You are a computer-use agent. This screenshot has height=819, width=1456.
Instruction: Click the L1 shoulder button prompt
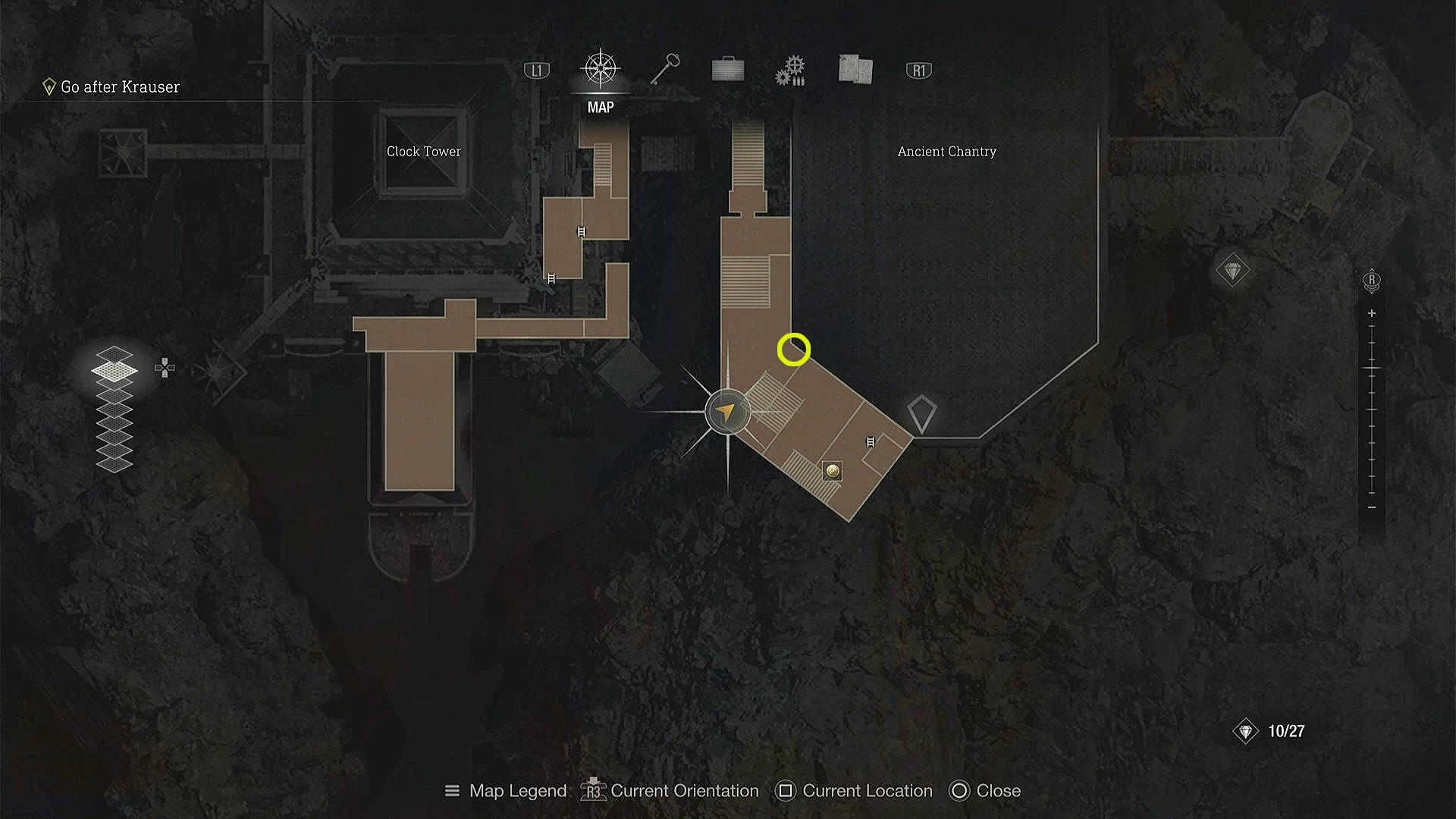(x=537, y=69)
